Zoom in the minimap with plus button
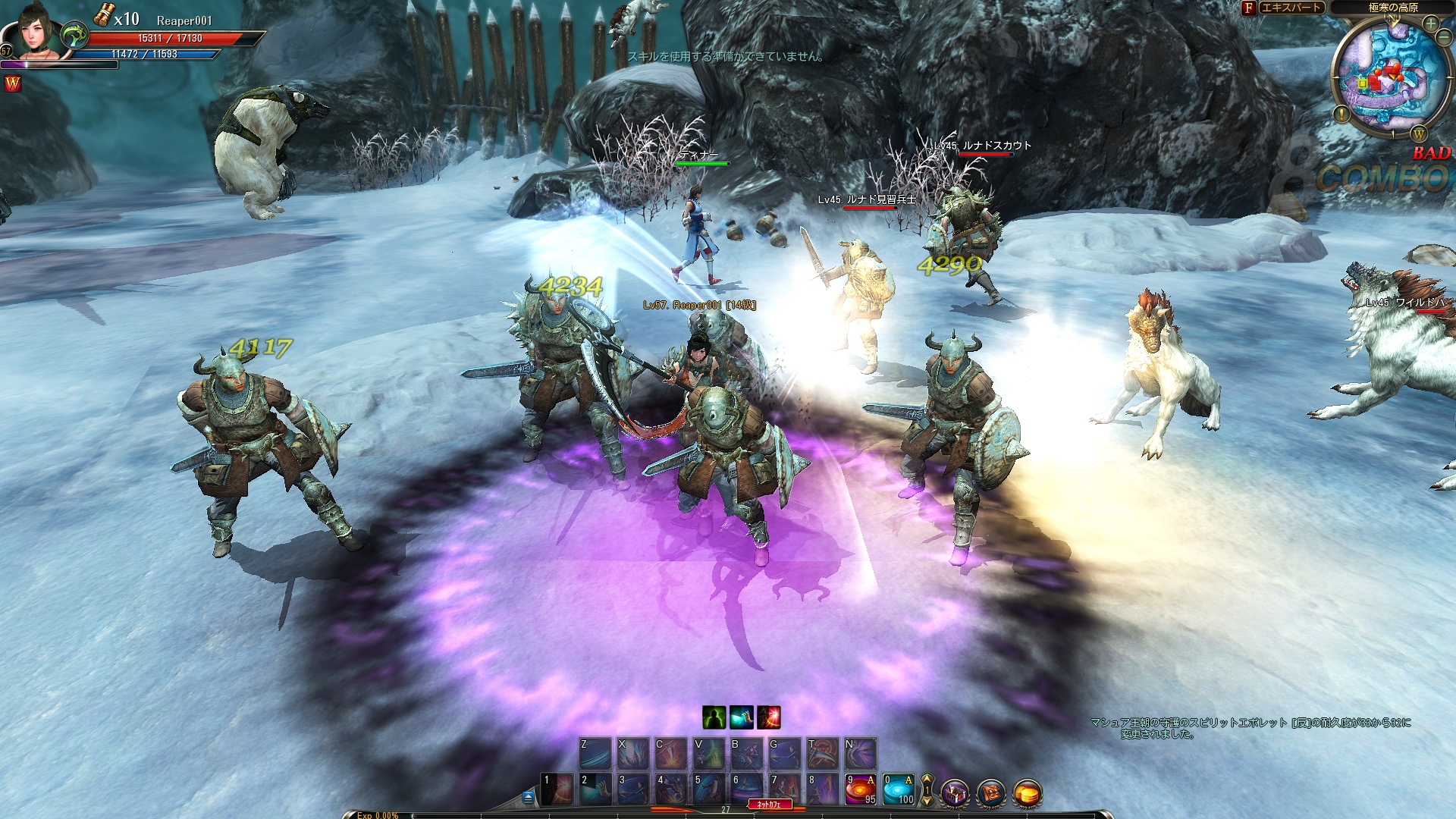 click(x=1430, y=24)
